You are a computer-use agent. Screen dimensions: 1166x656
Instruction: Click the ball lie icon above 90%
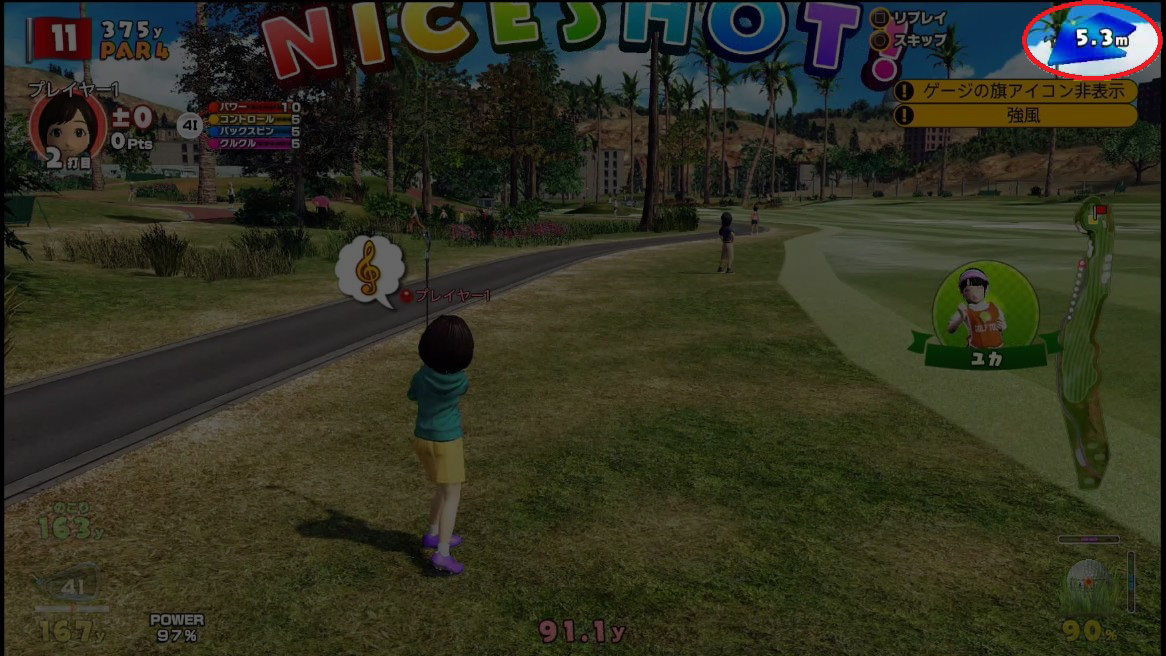[1086, 585]
